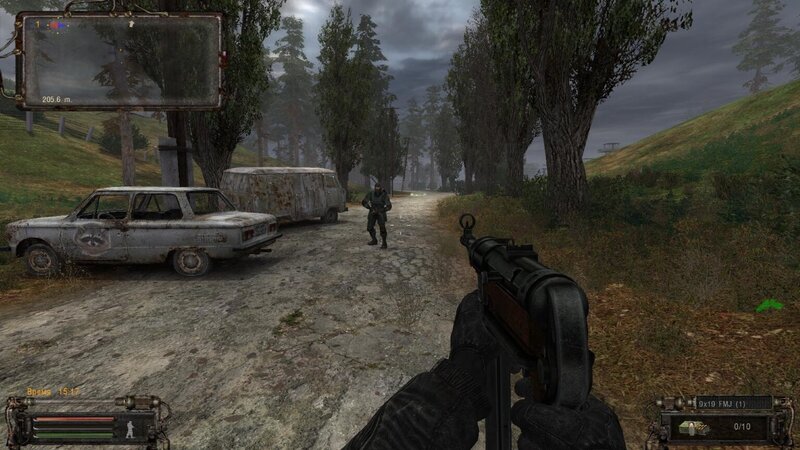
Task: Click the minimap panel
Action: 120,60
